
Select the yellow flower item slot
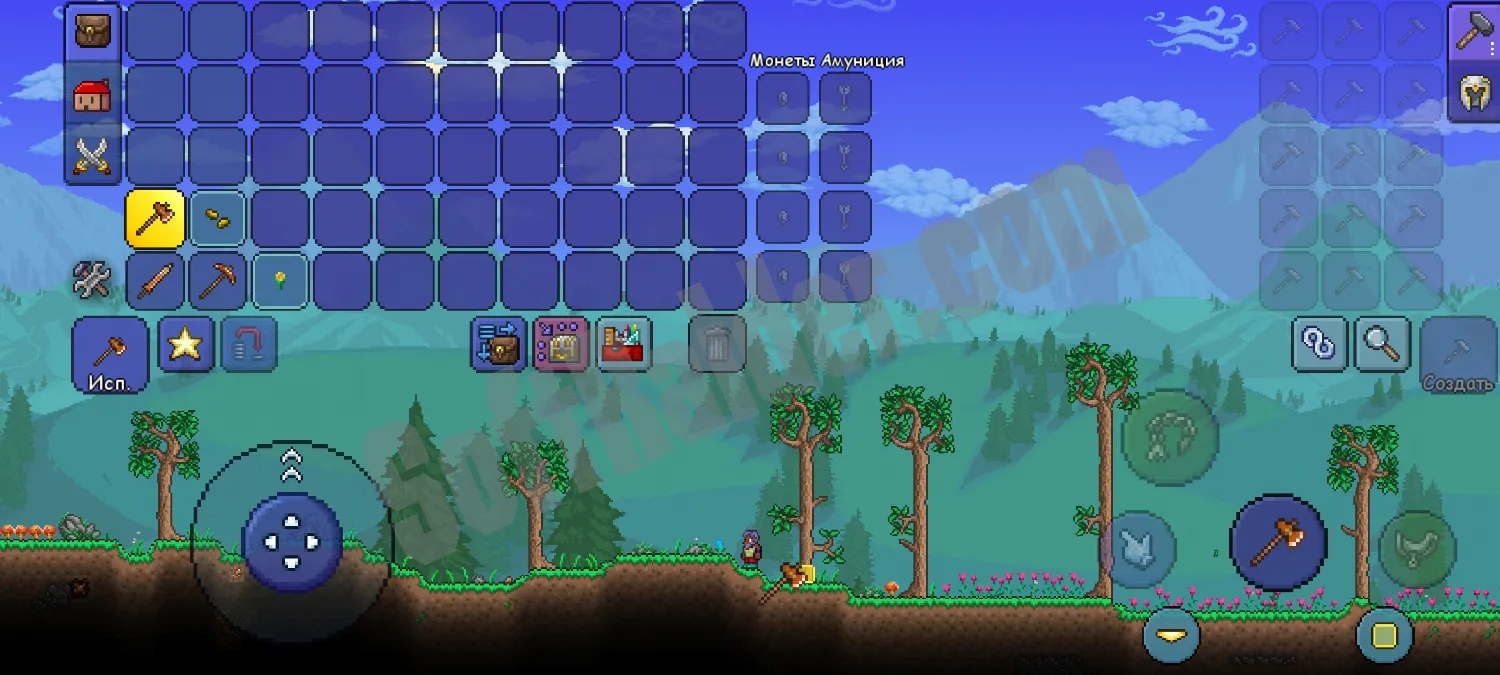click(x=279, y=280)
